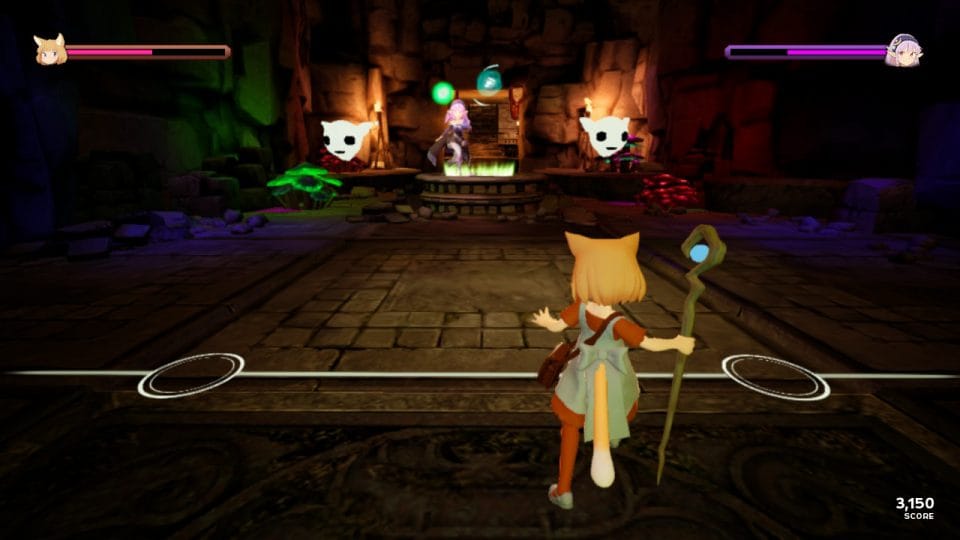The width and height of the screenshot is (960, 540).
Task: Click the fox-eared player portrait
Action: pos(49,50)
